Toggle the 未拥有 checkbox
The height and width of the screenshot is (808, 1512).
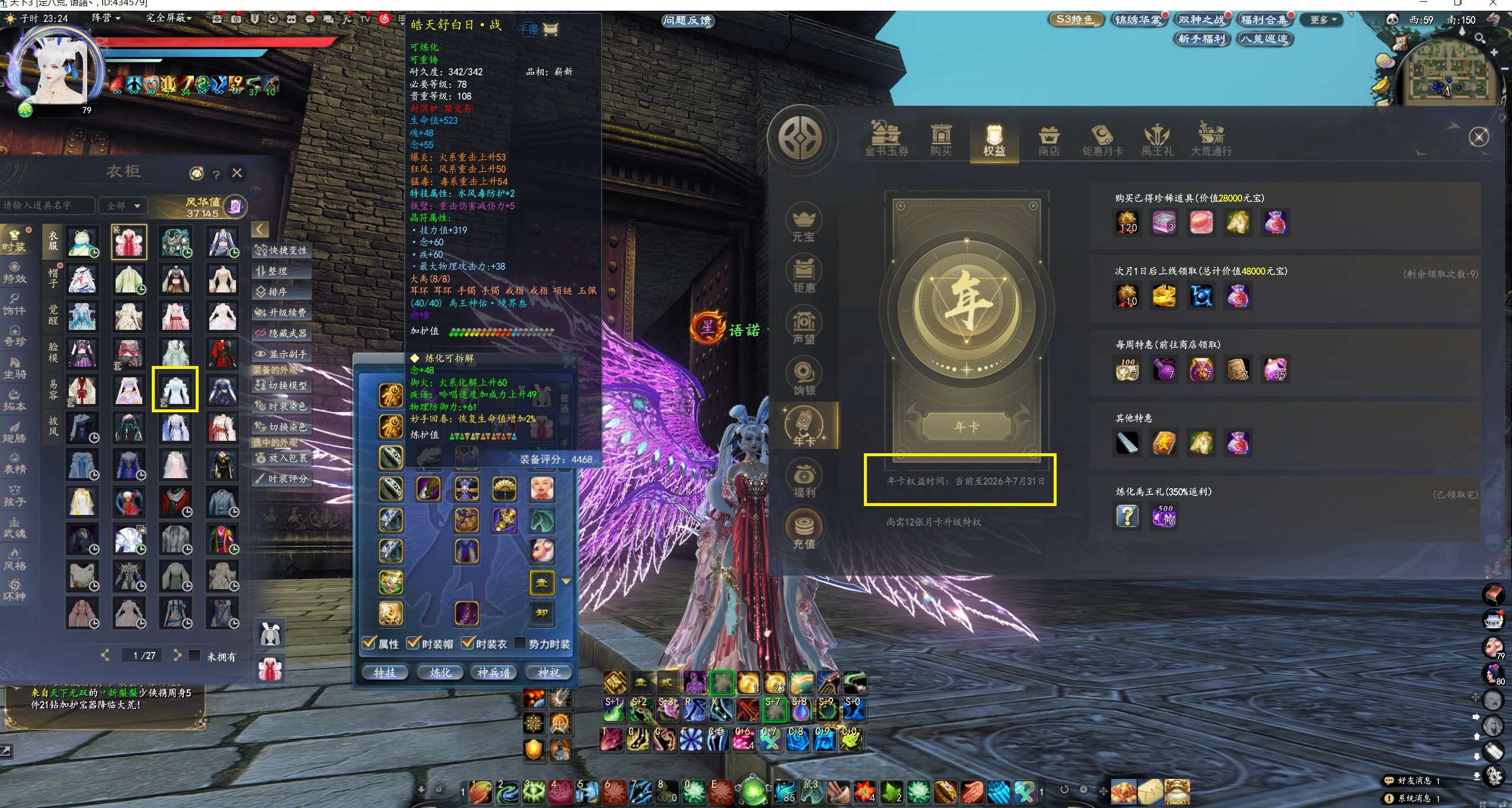click(194, 656)
